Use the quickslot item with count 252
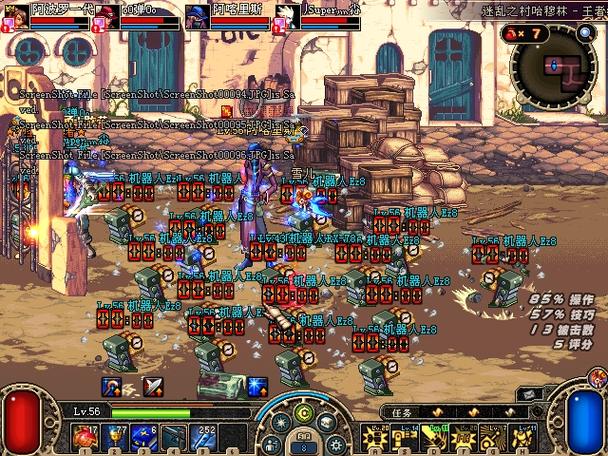 point(204,438)
